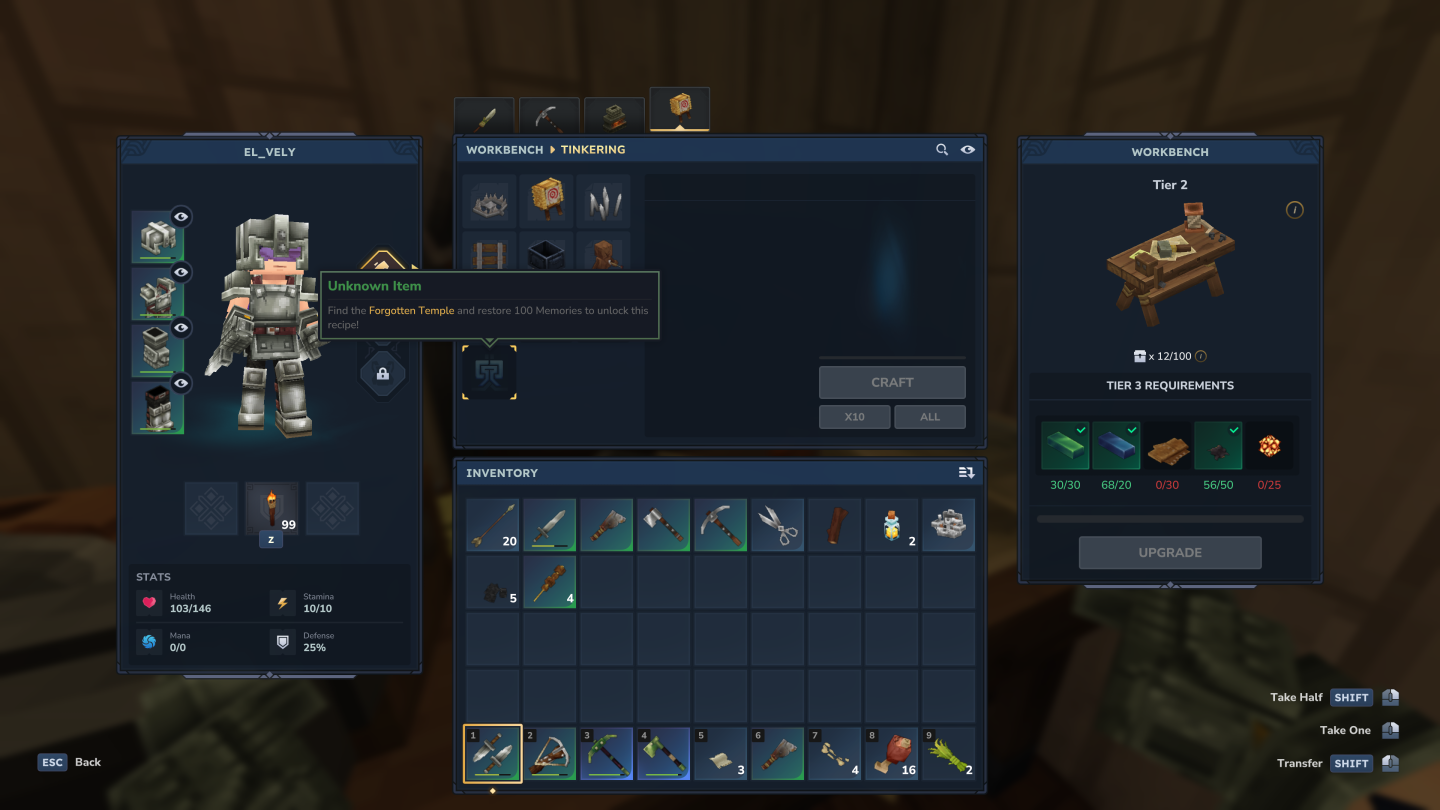
Task: Click the Upgrade workbench button
Action: tap(1170, 552)
